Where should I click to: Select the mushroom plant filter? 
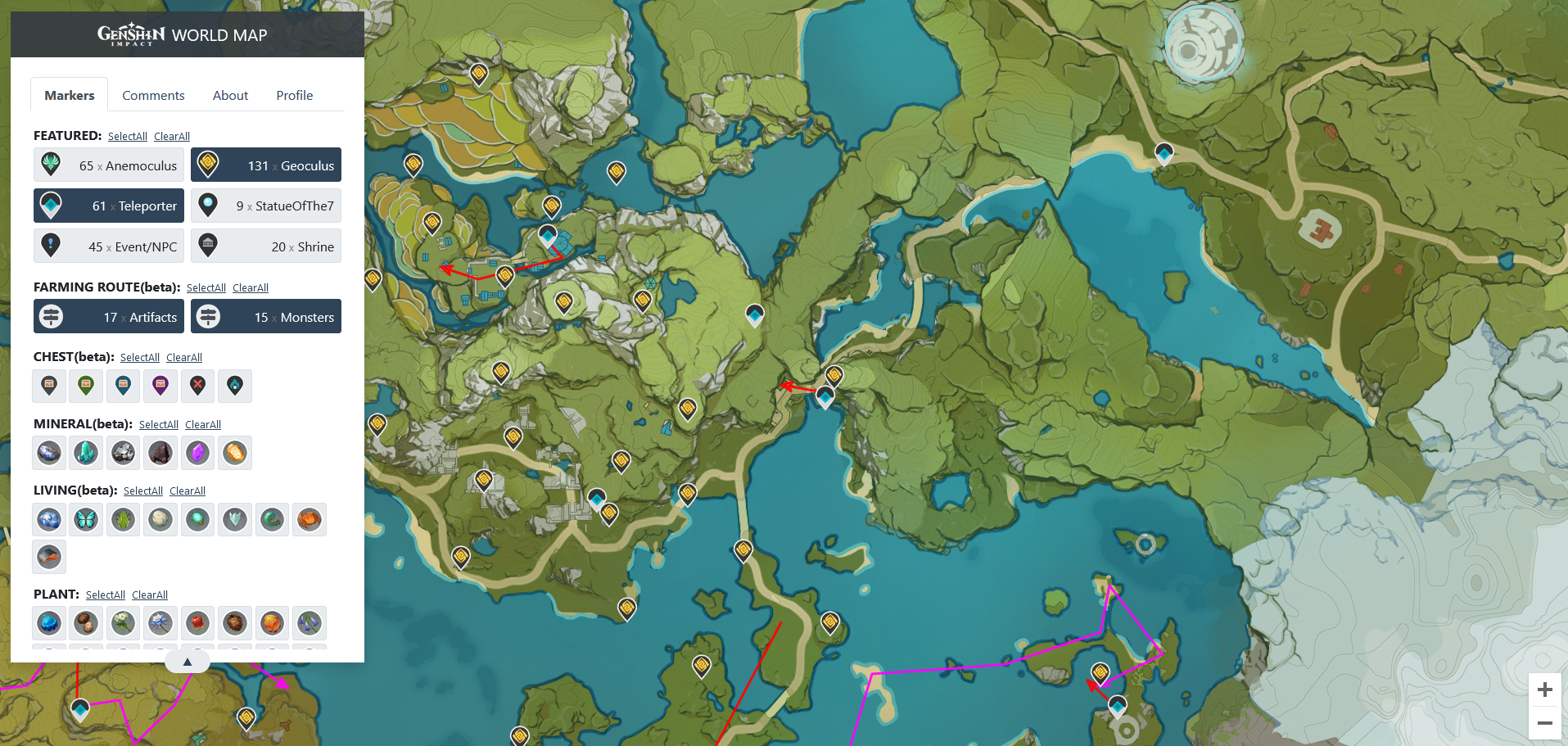(86, 623)
